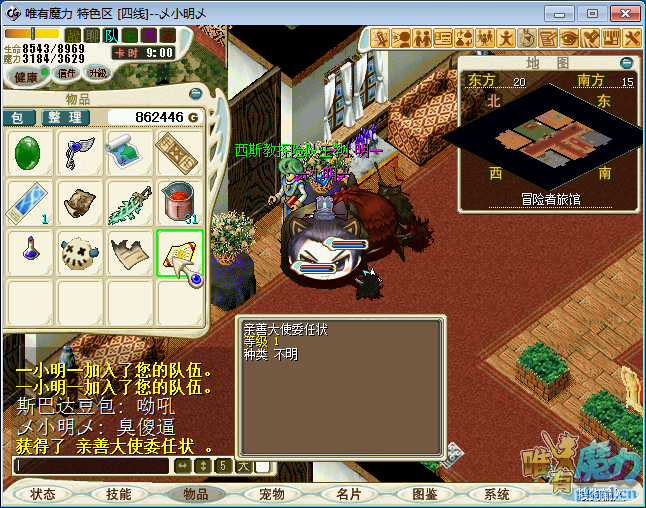Close the game window
646x508 pixels.
point(621,13)
